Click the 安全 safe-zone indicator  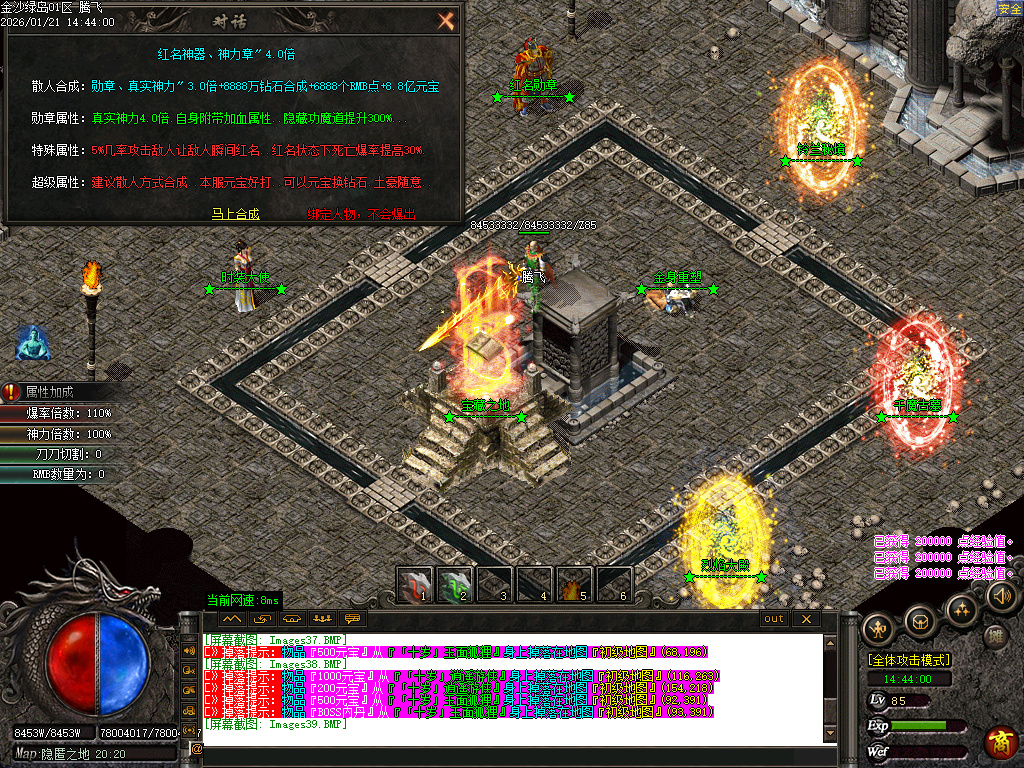(1009, 8)
